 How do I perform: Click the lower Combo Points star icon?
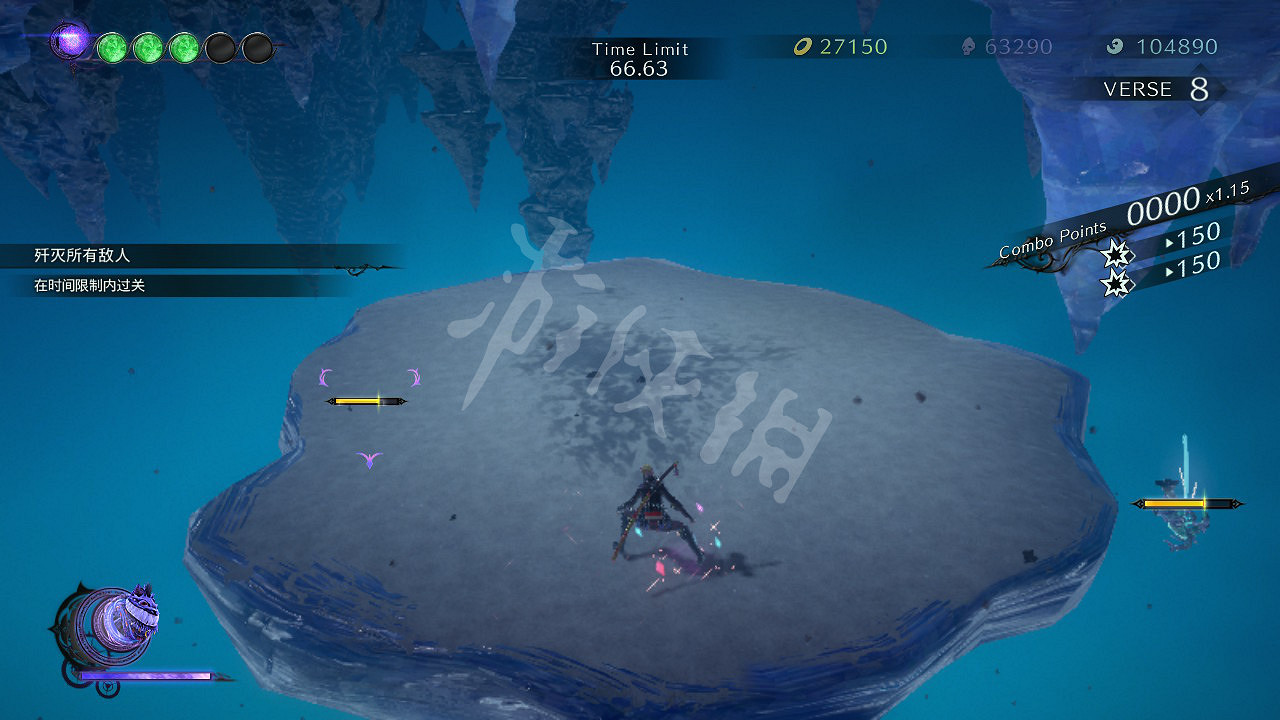pos(1117,283)
